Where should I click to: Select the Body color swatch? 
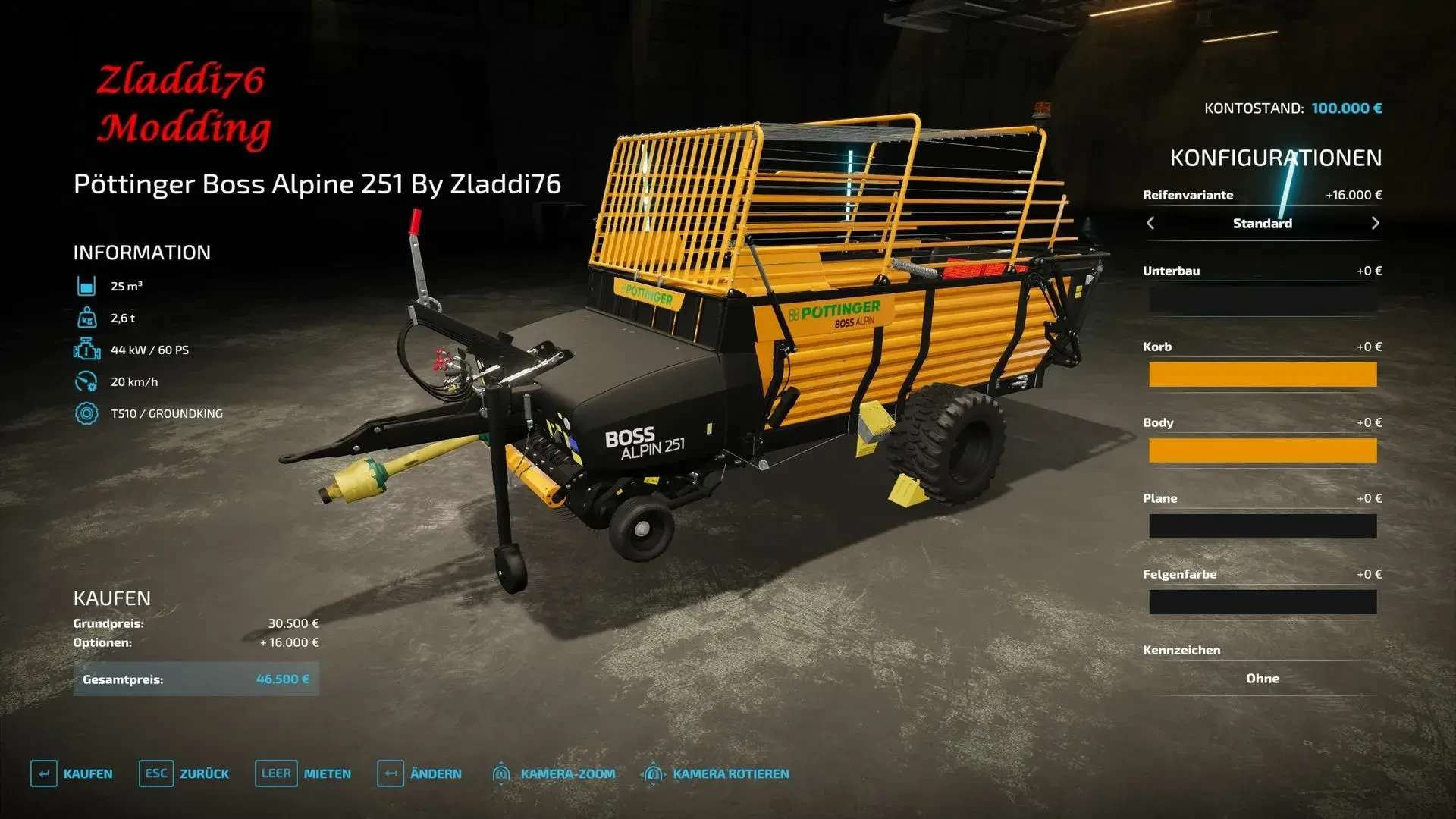click(x=1262, y=450)
